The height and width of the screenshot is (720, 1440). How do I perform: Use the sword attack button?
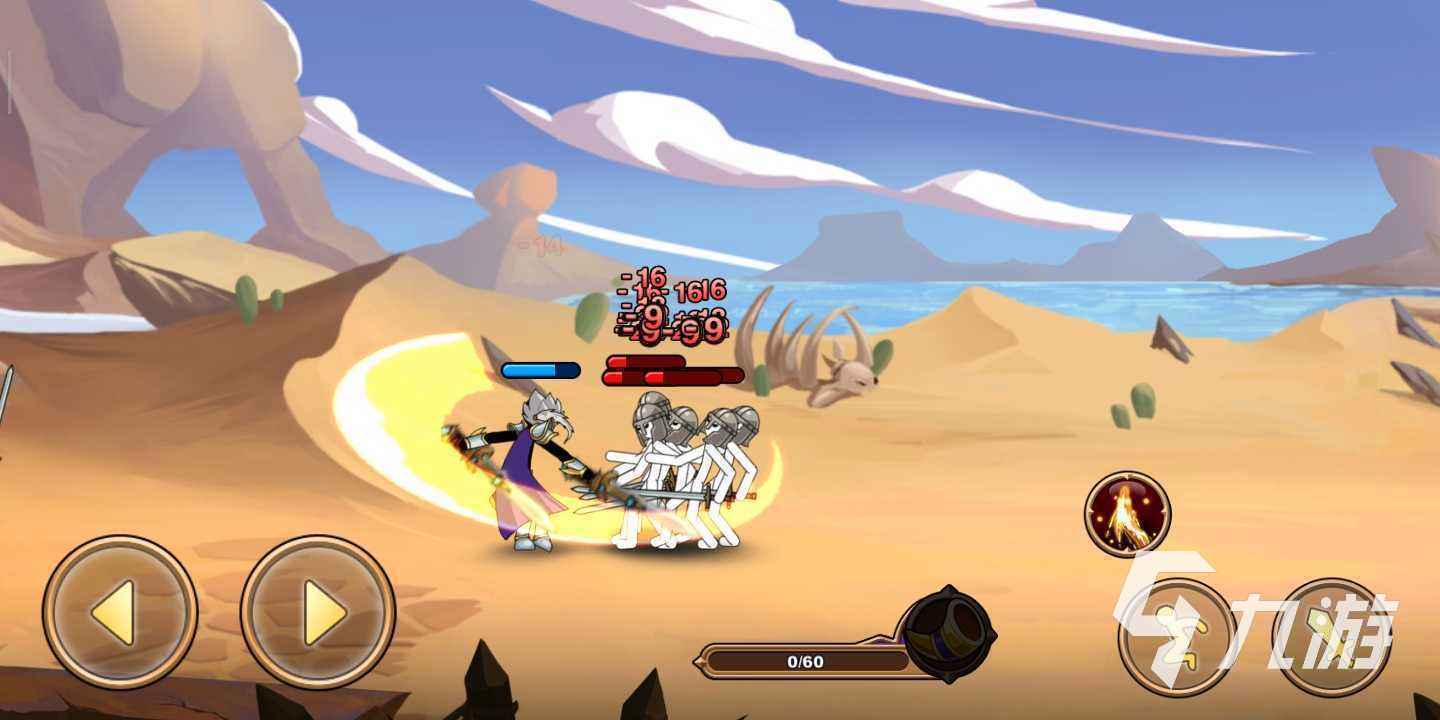click(1329, 637)
